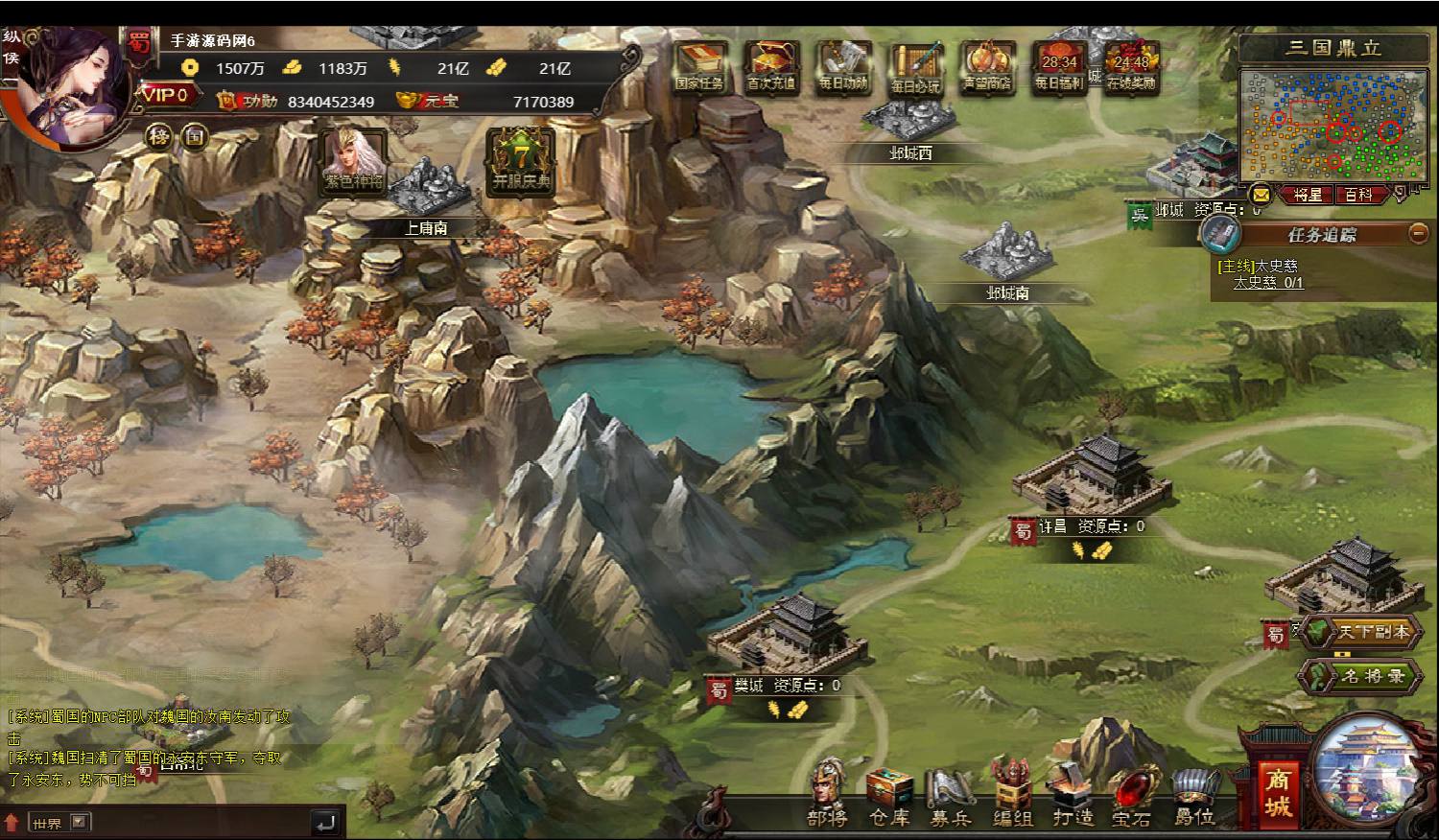Open the 国家任务 national quest icon
Viewport: 1439px width, 840px height.
point(698,65)
